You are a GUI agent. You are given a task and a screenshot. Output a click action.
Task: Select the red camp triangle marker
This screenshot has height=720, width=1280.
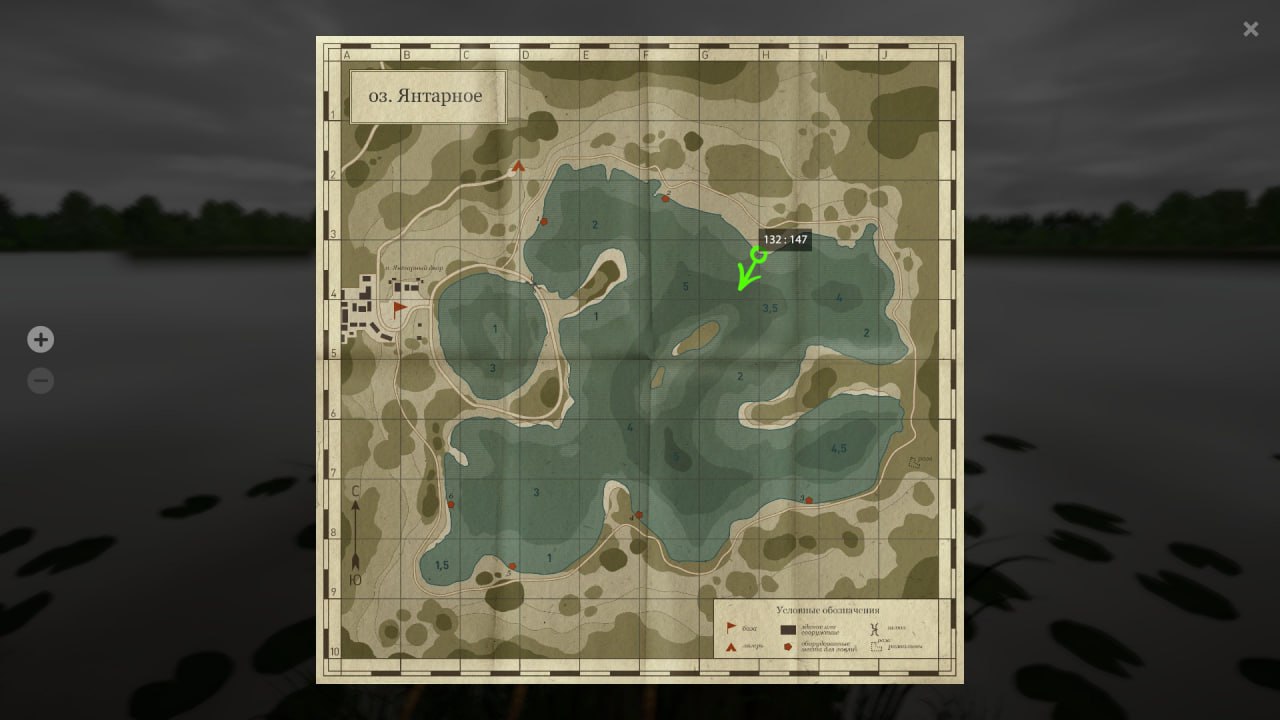518,167
